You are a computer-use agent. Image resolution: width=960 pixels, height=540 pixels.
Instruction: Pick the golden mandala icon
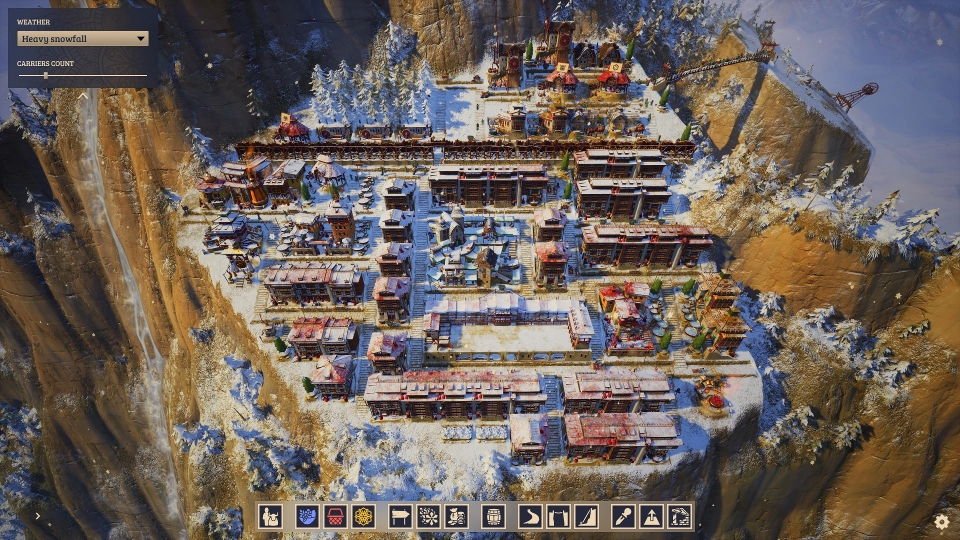pyautogui.click(x=365, y=516)
